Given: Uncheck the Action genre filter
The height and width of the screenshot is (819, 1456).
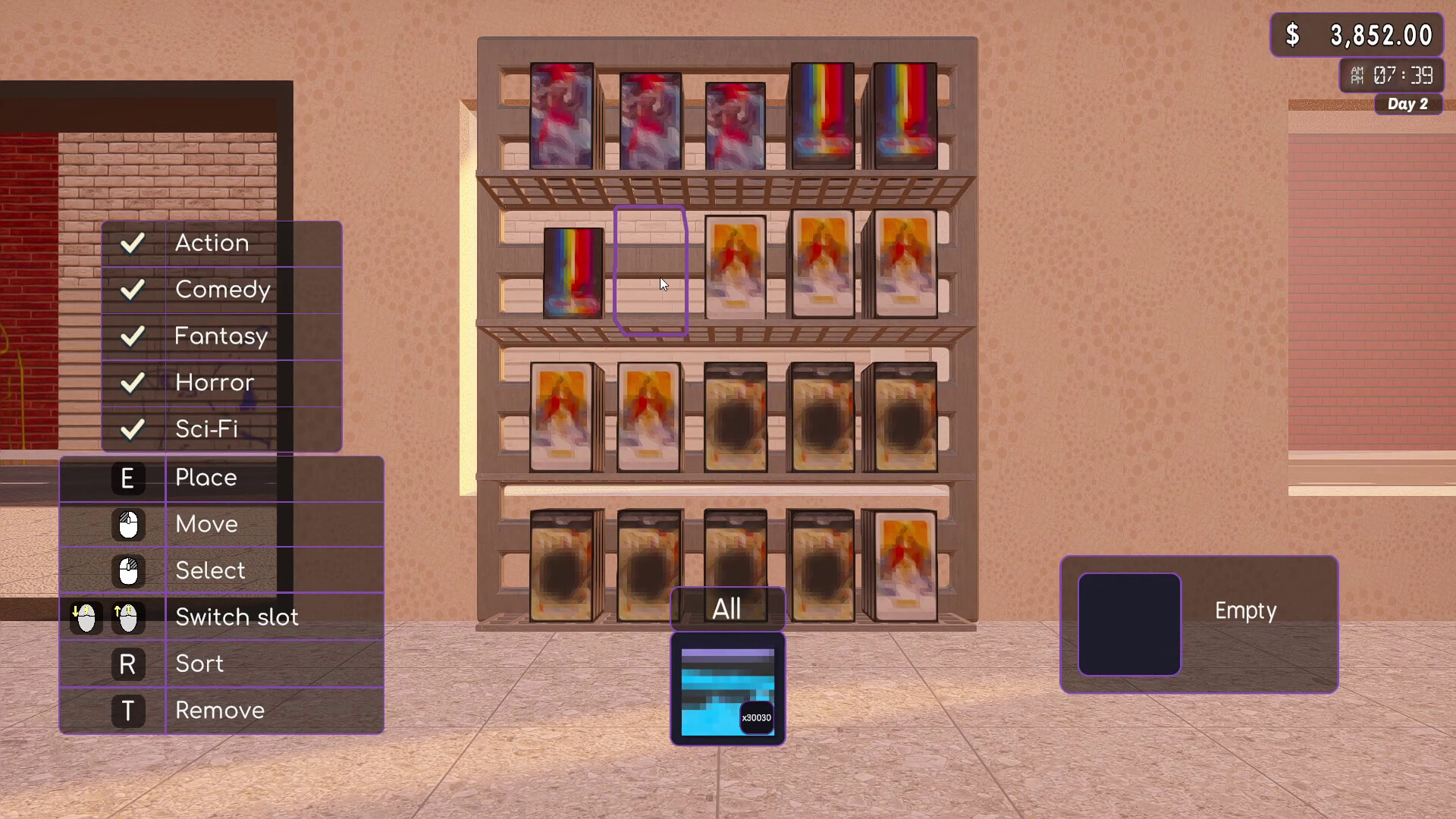Looking at the screenshot, I should pyautogui.click(x=133, y=243).
